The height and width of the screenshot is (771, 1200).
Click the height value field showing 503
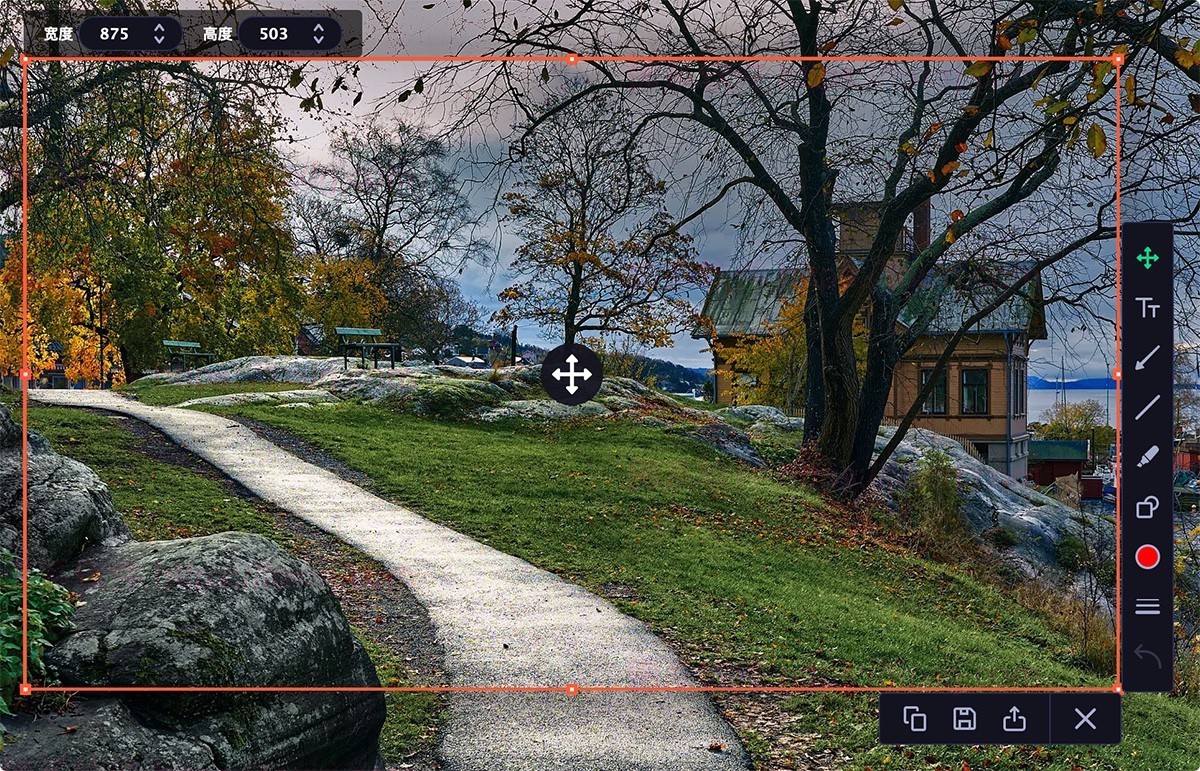(x=273, y=34)
